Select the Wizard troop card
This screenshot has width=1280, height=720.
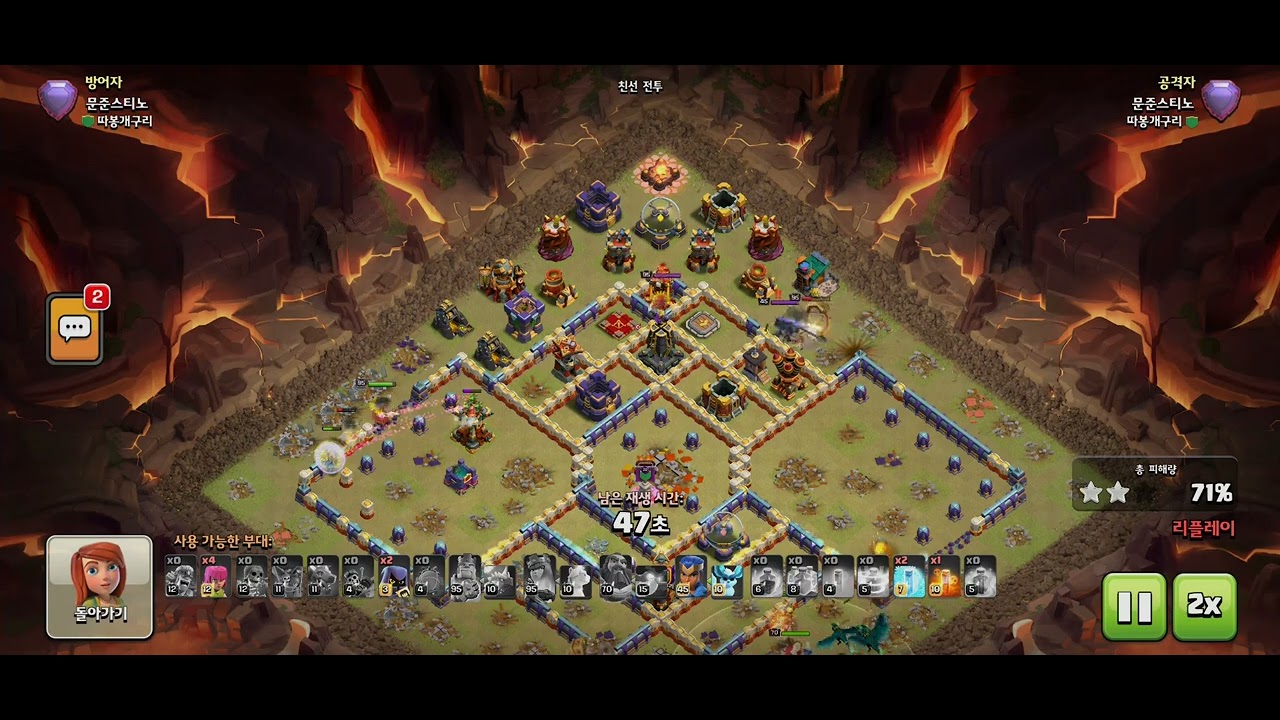[x=393, y=576]
